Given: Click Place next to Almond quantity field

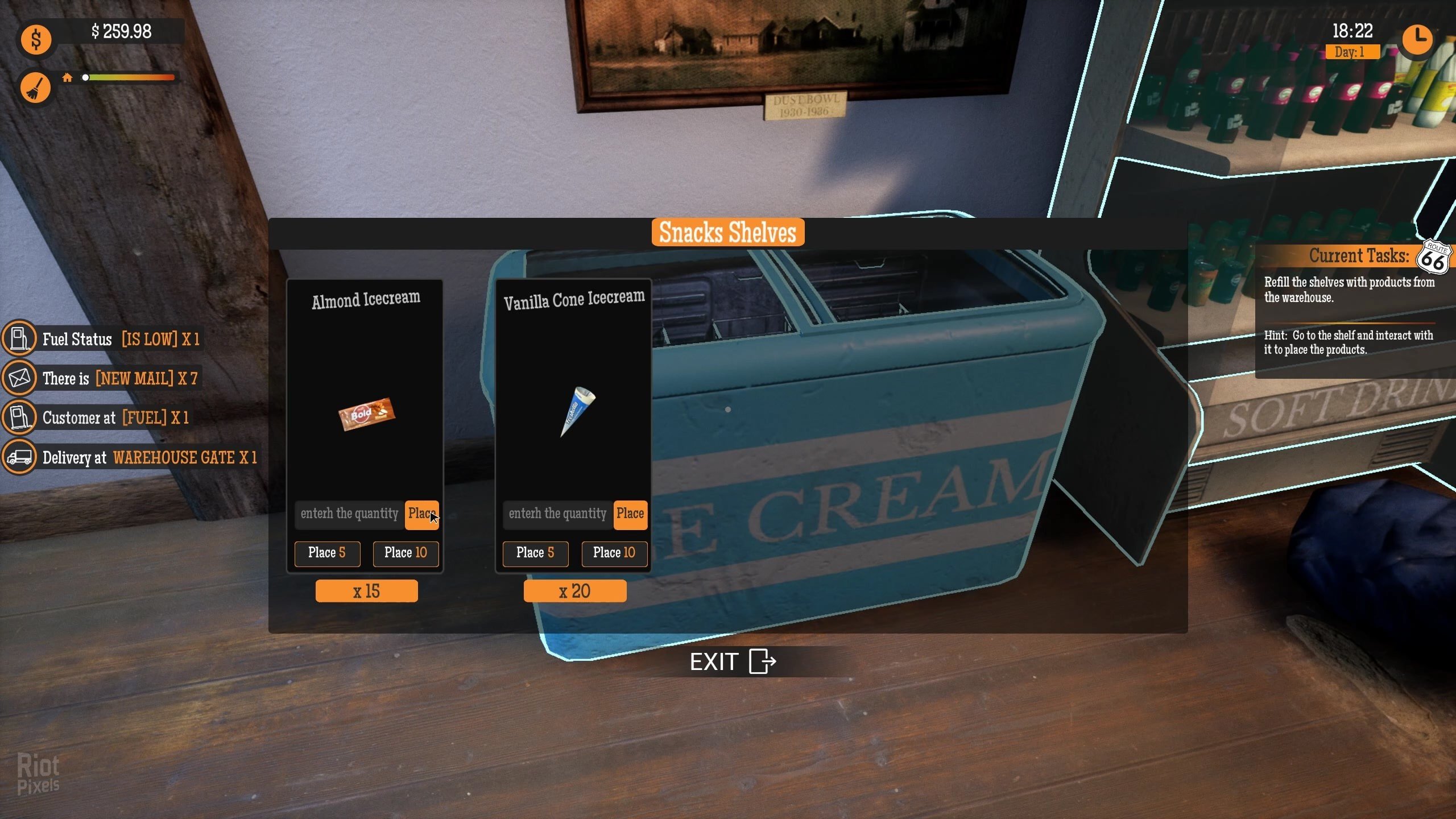Looking at the screenshot, I should [x=421, y=515].
